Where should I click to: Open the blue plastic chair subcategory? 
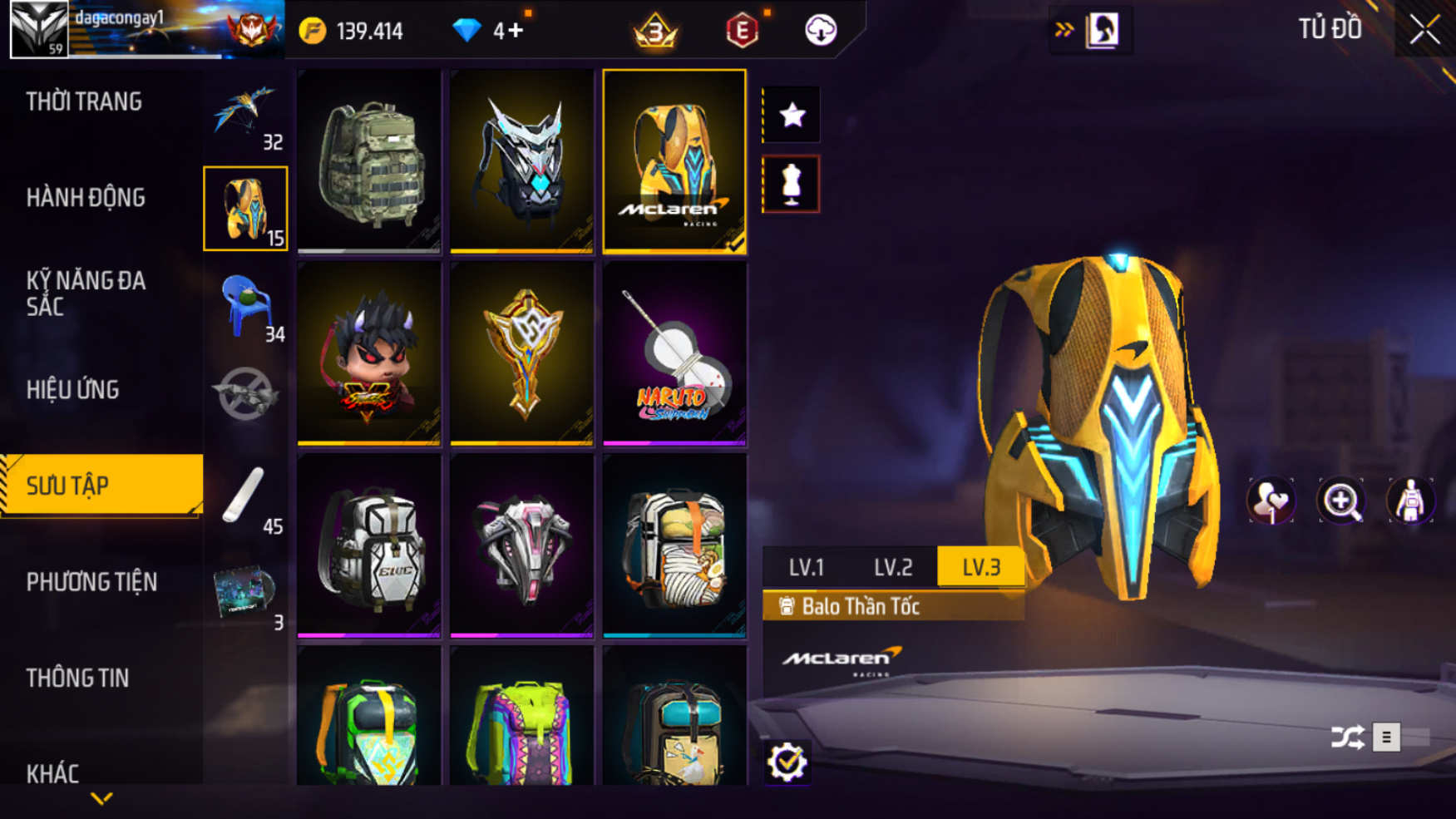(245, 305)
